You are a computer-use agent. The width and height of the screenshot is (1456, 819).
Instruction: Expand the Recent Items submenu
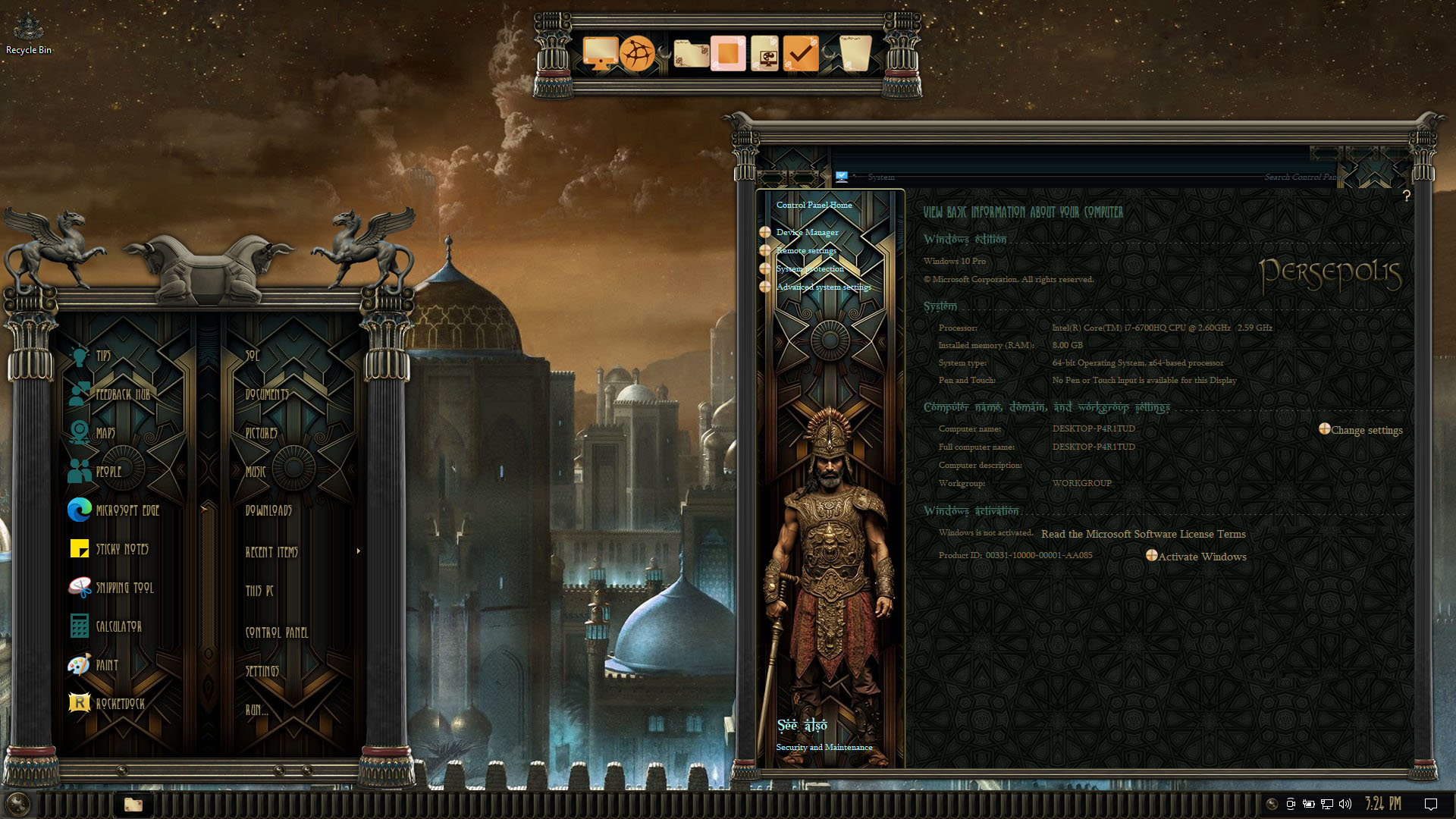271,552
